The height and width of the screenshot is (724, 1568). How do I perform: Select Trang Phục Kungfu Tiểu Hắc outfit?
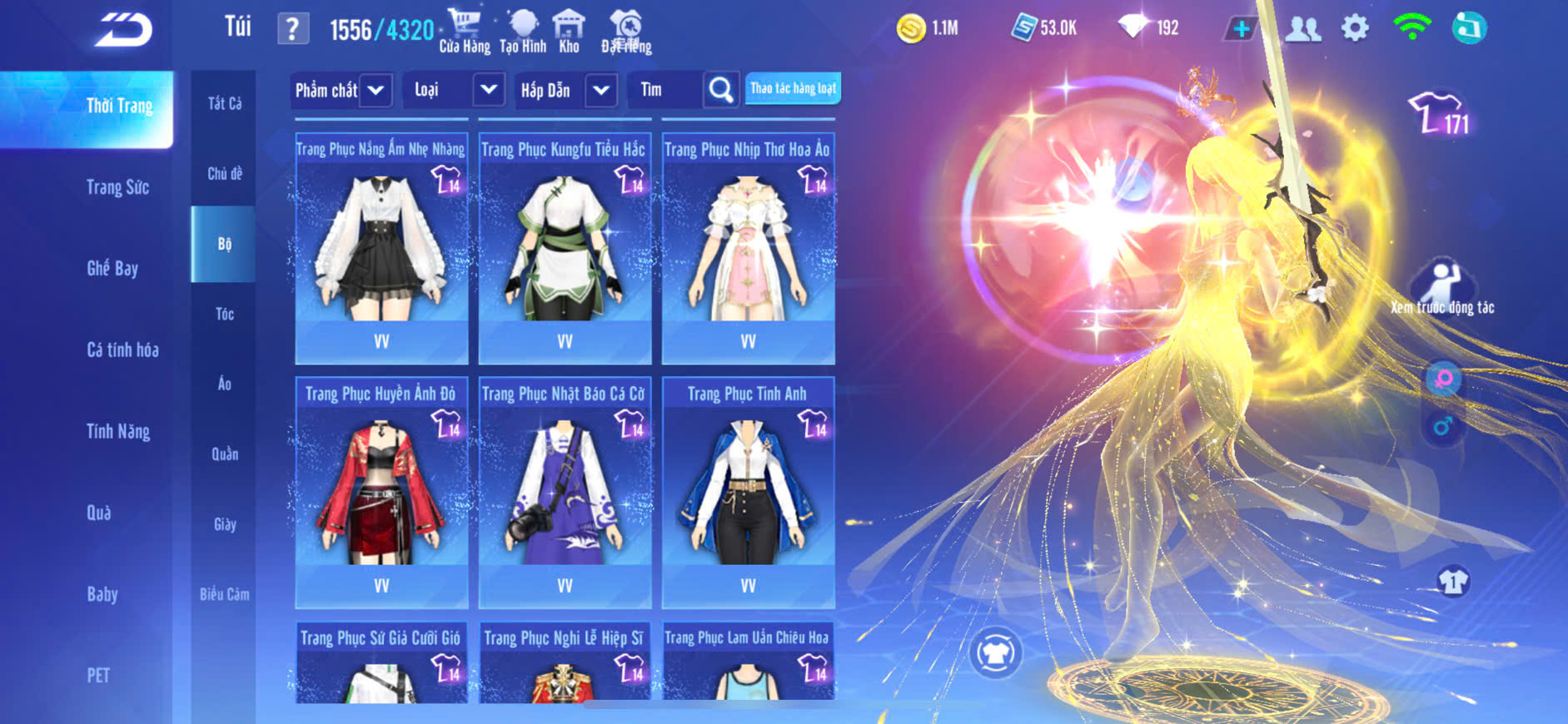click(565, 248)
